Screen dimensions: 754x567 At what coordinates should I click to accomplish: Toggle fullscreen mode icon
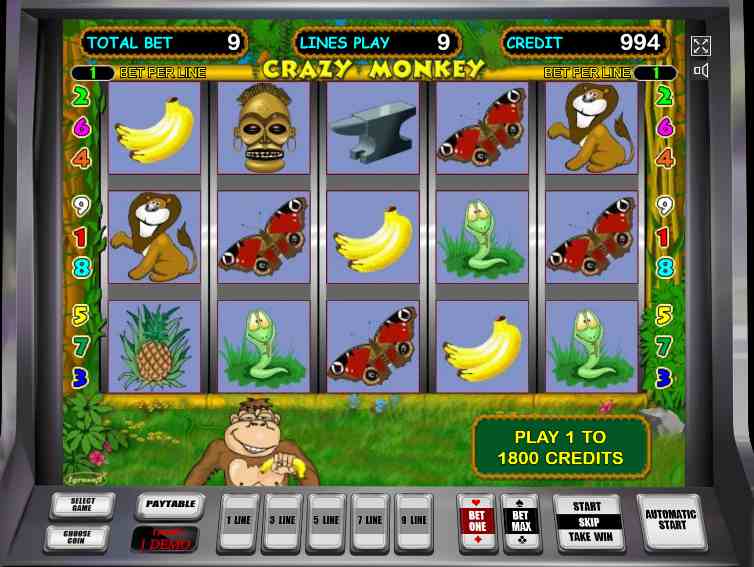click(701, 45)
